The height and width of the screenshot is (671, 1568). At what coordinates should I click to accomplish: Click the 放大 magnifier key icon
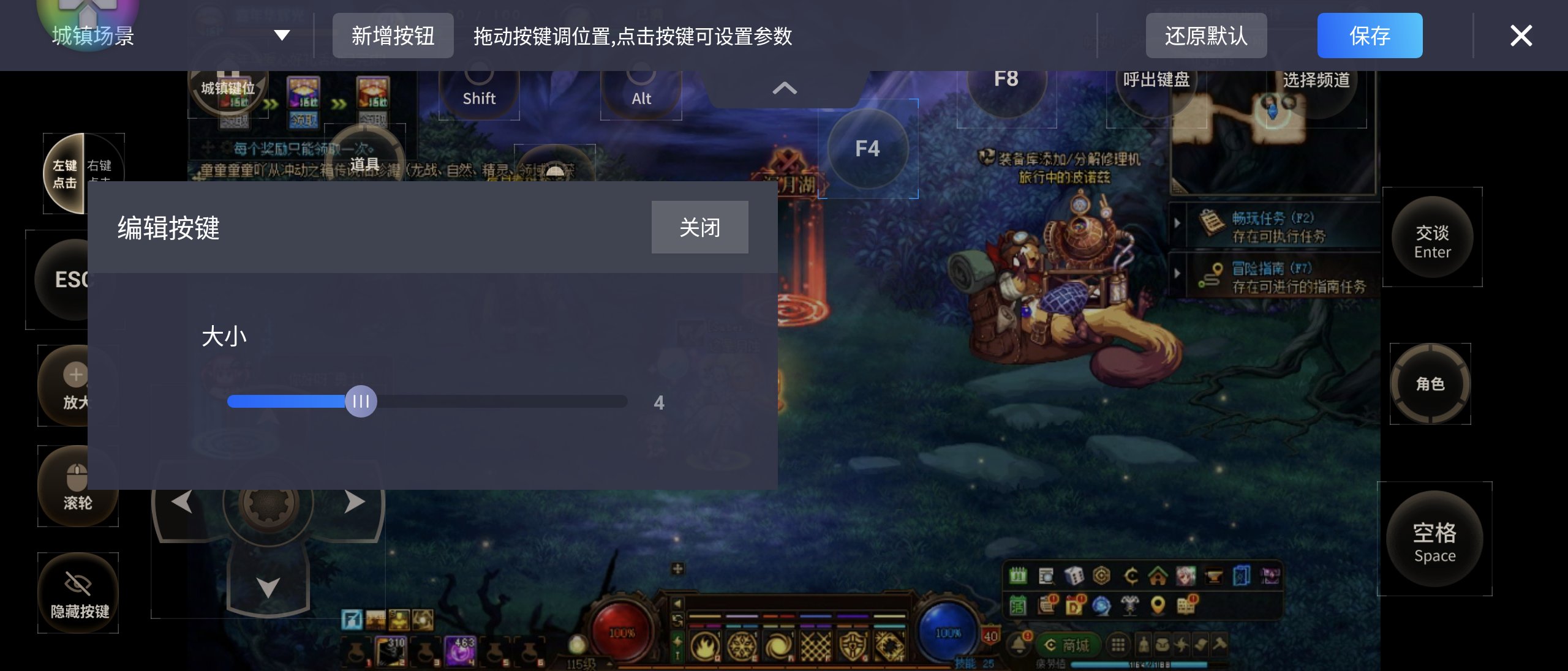[78, 386]
